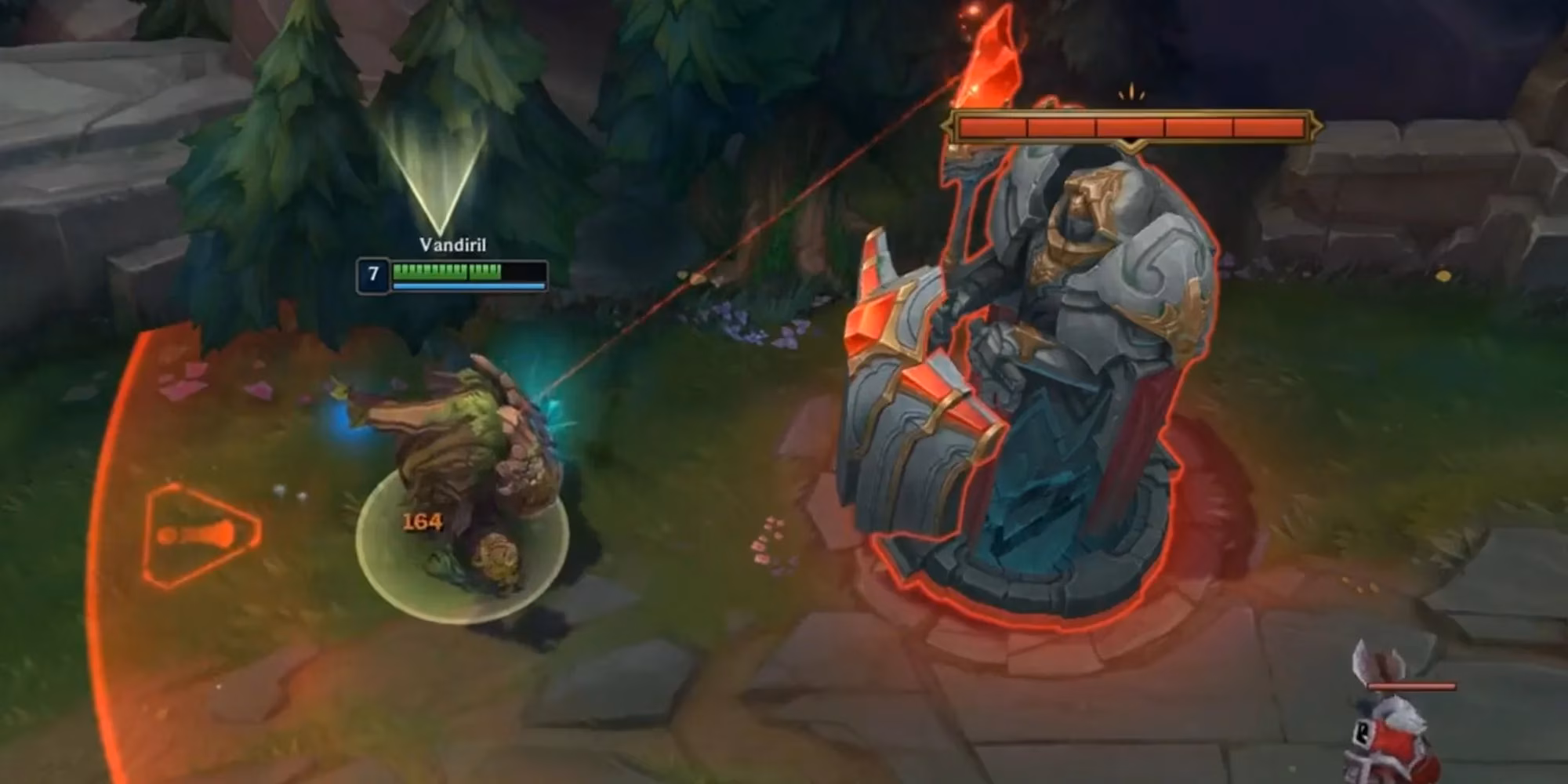This screenshot has width=1568, height=784.
Task: Click the Vandiril name label
Action: [453, 246]
